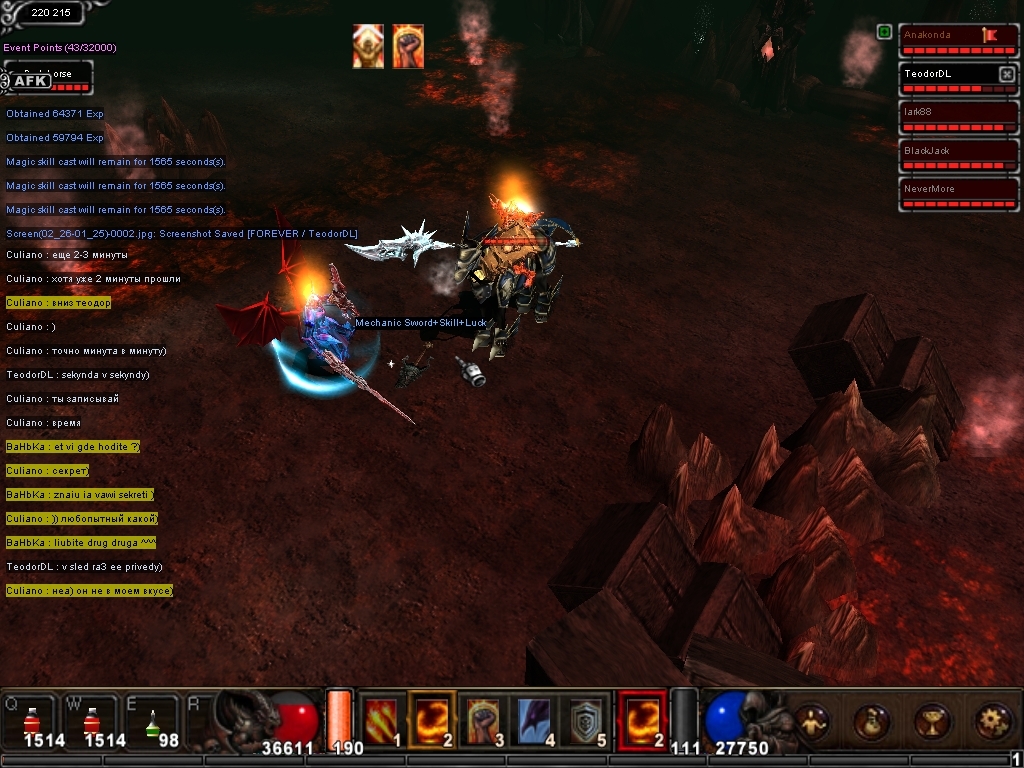The width and height of the screenshot is (1024, 768).
Task: Click the green plus button beside party list
Action: [x=884, y=32]
